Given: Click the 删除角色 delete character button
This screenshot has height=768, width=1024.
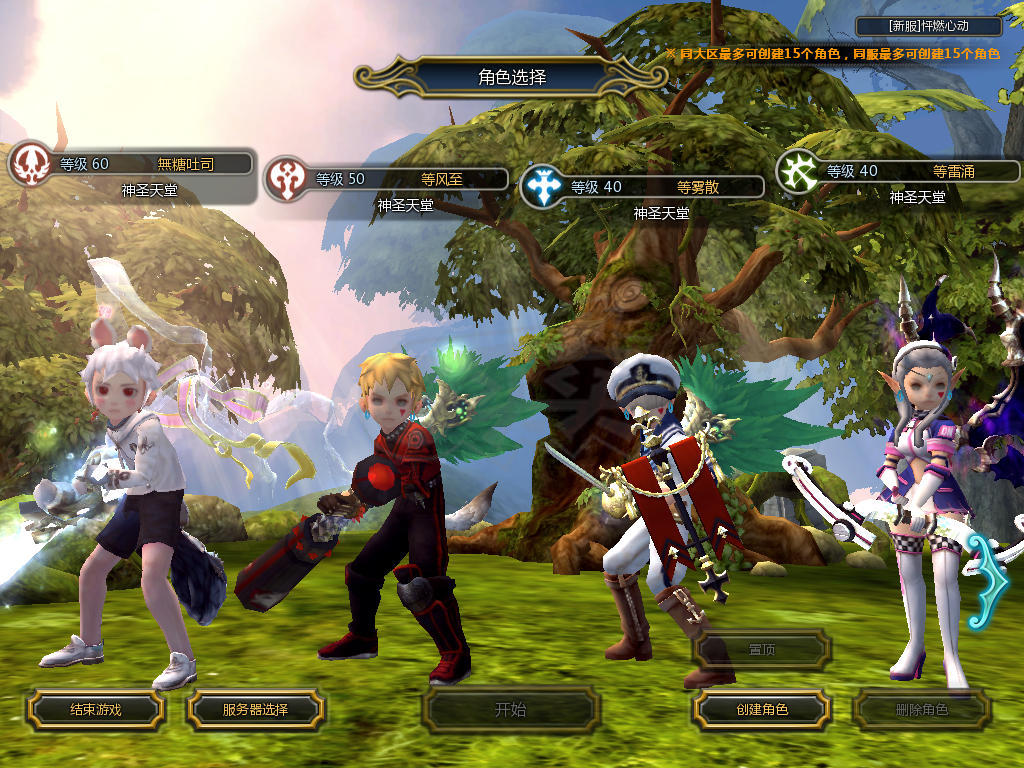Looking at the screenshot, I should (x=921, y=710).
